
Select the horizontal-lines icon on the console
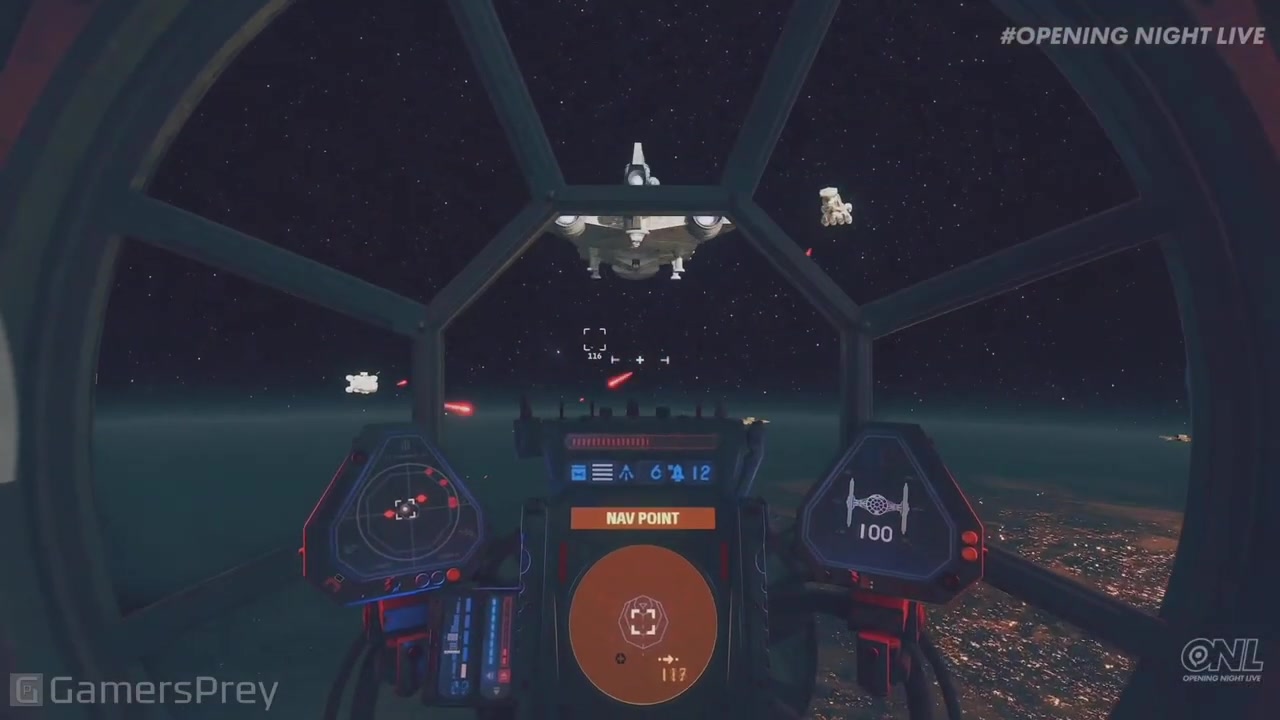(x=602, y=472)
